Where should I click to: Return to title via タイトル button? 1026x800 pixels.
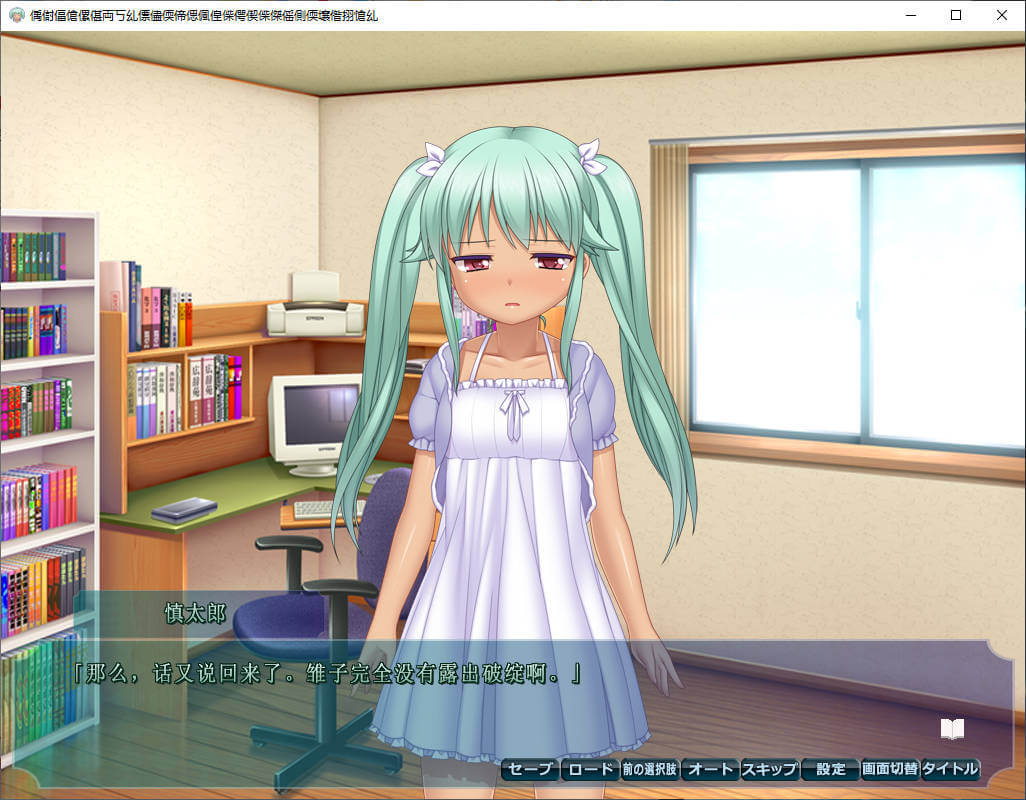point(950,769)
